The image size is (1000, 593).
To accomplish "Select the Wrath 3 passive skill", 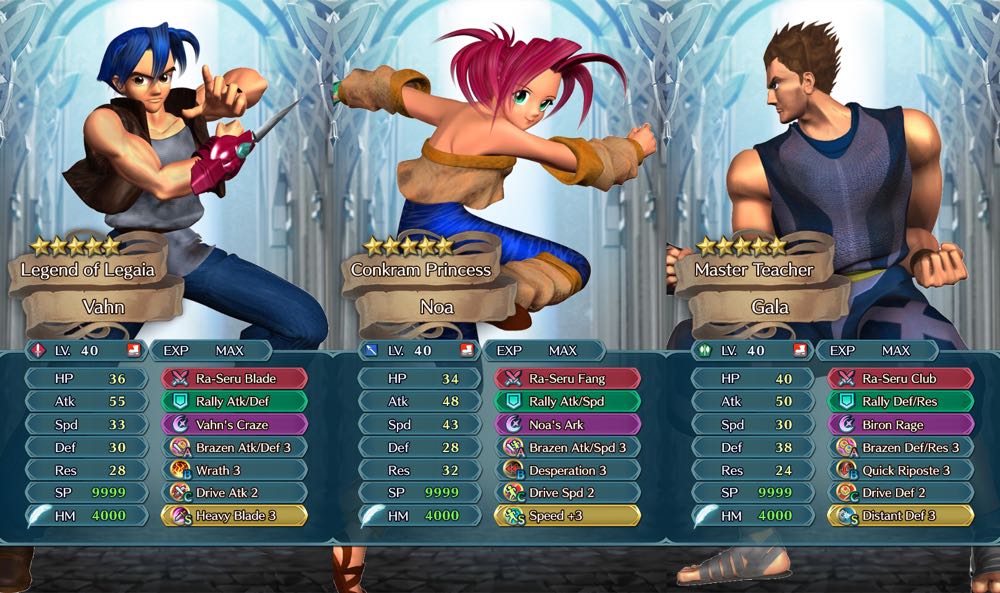I will click(235, 470).
